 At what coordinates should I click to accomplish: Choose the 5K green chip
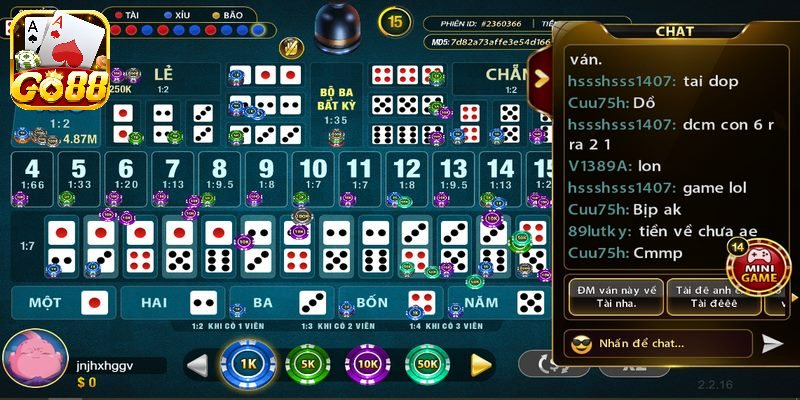[305, 364]
